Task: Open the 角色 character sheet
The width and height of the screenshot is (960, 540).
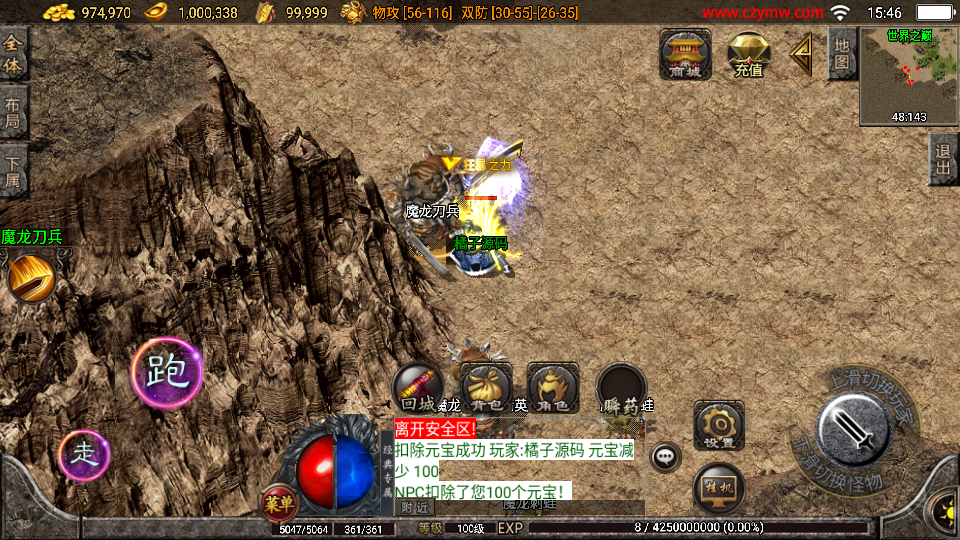Action: [553, 388]
